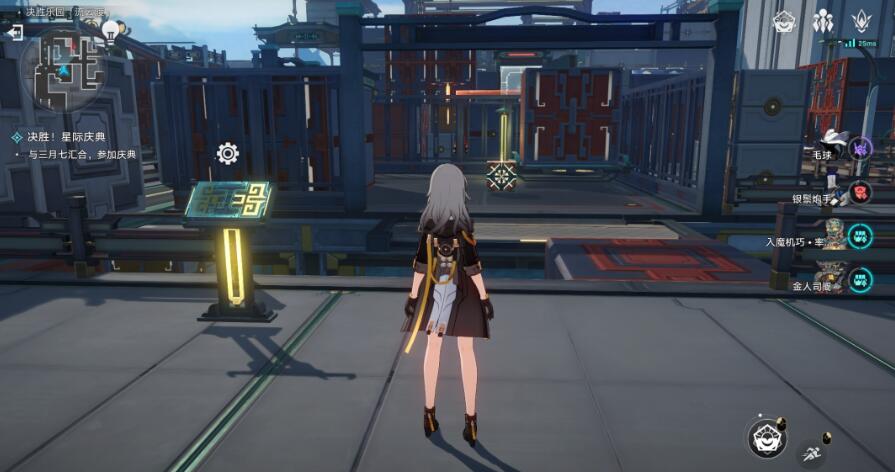Open the pentagon creature icon in top bar
Viewport: 895px width, 472px height.
tap(785, 20)
